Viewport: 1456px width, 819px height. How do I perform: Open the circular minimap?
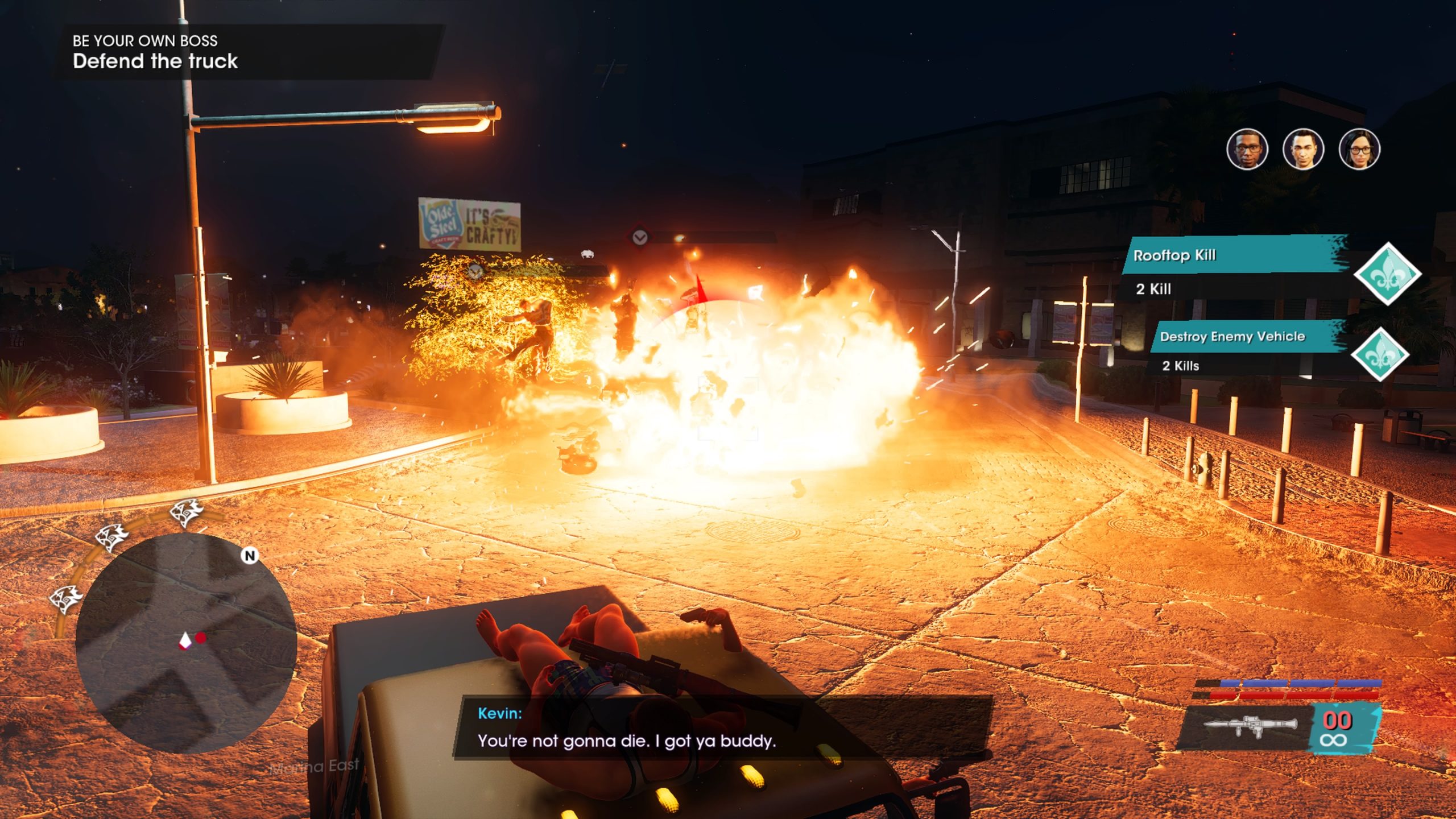(x=185, y=642)
